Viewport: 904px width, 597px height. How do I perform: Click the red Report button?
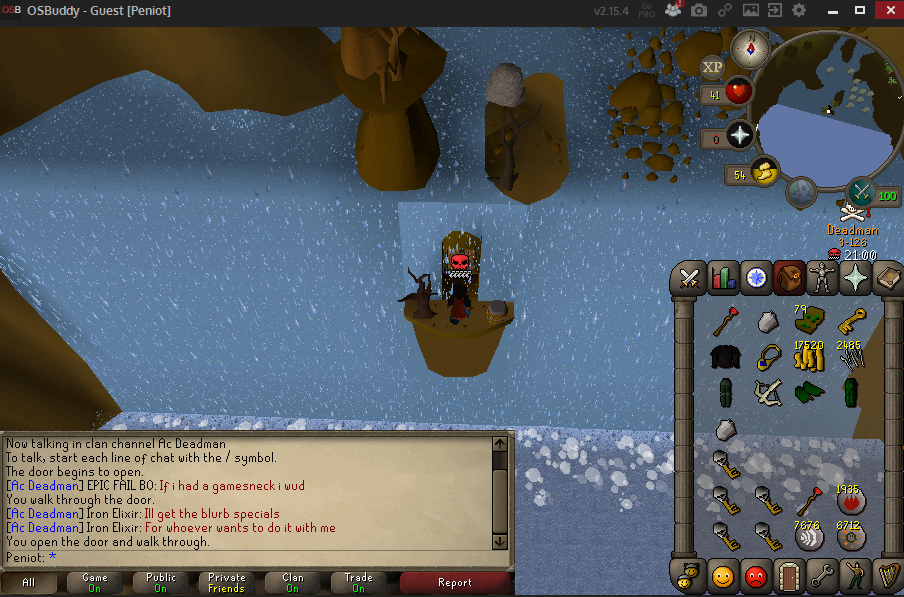455,582
